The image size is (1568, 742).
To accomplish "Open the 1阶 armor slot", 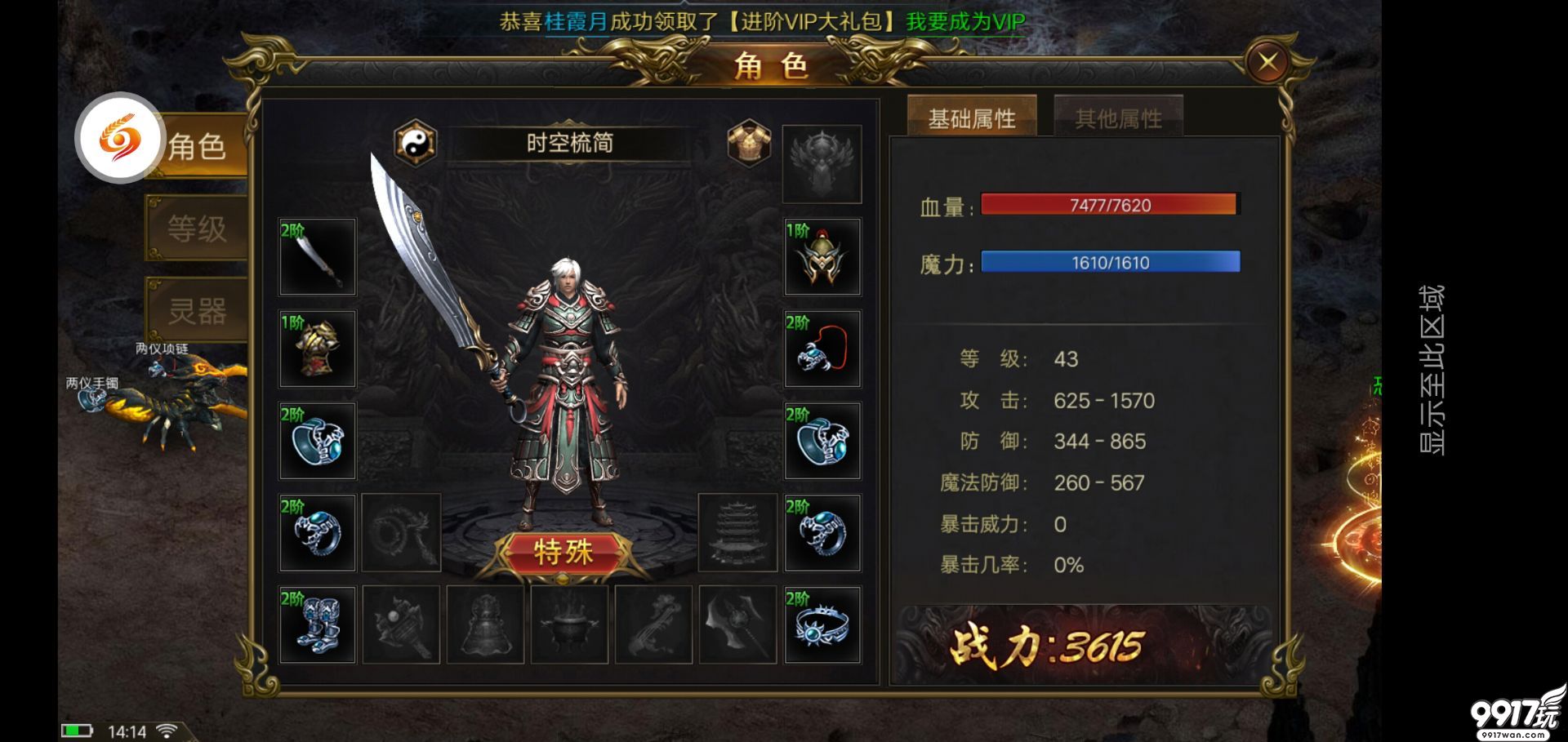I will click(317, 349).
